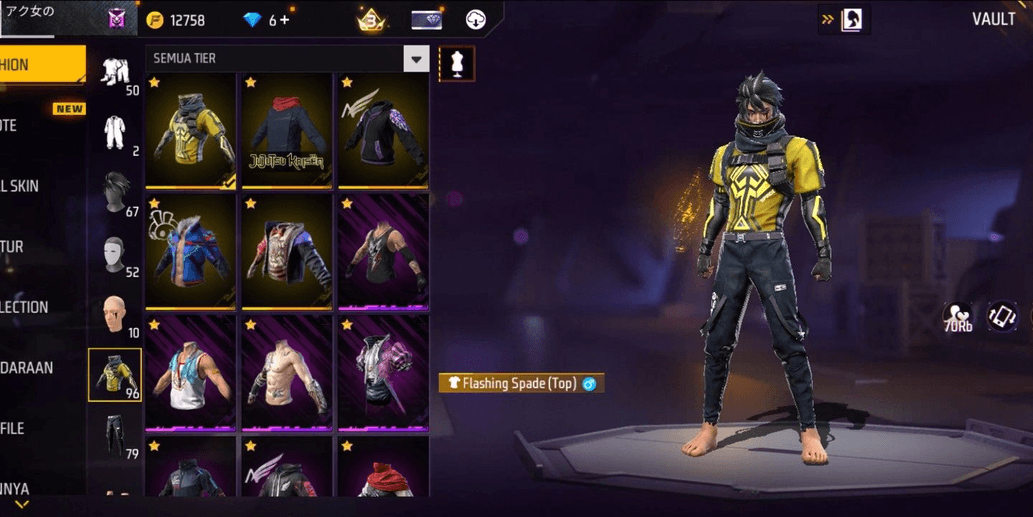Viewport: 1033px width, 517px height.
Task: Select the yellow Flashing Spade top
Action: [192, 131]
